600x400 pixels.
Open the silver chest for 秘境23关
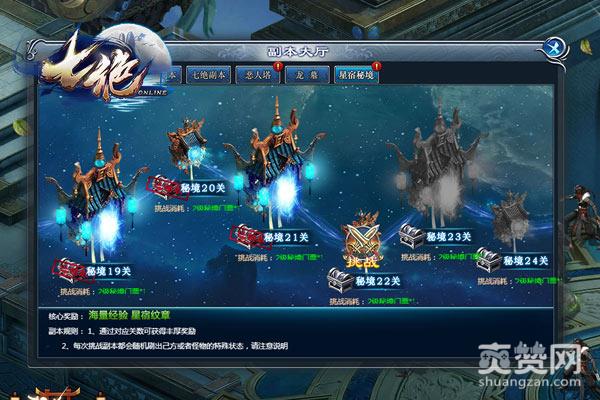pyautogui.click(x=410, y=237)
